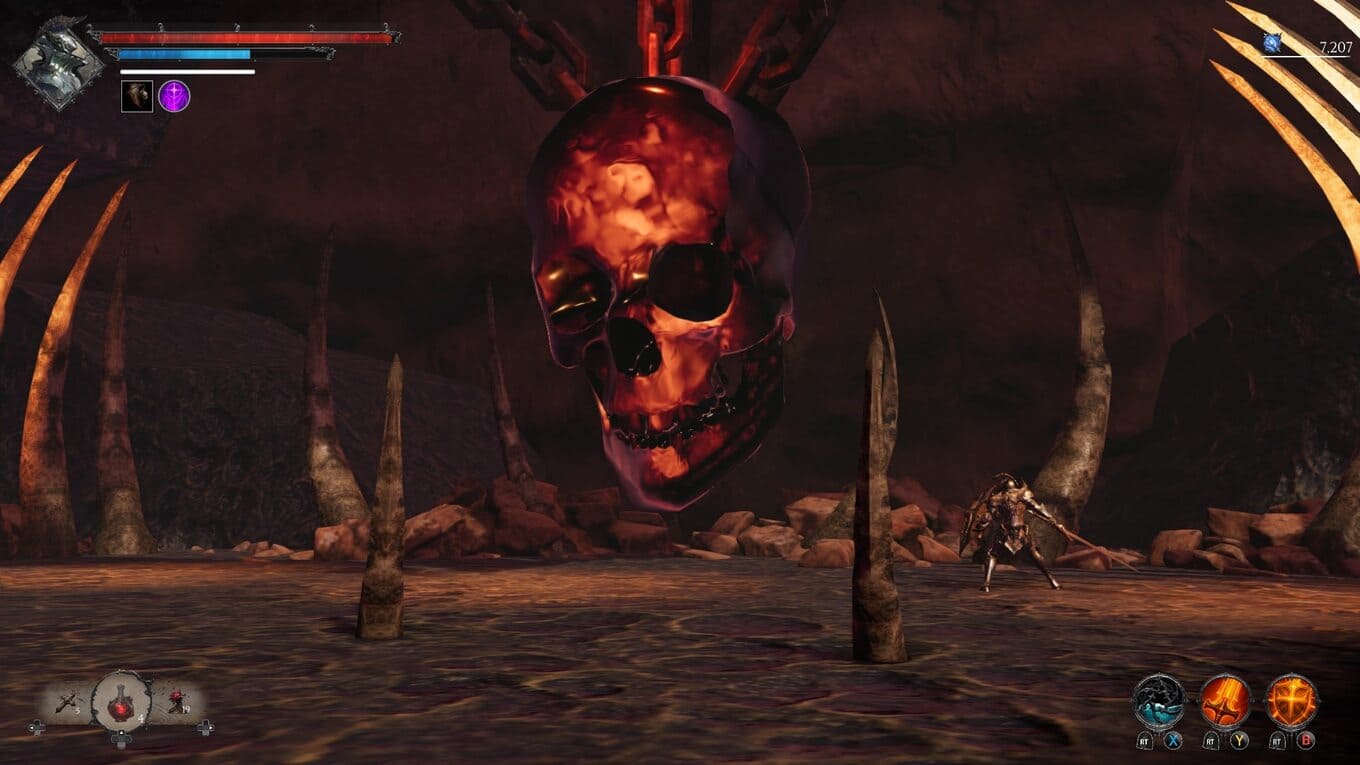Select the throwing dagger item slot
1360x765 pixels.
69,703
